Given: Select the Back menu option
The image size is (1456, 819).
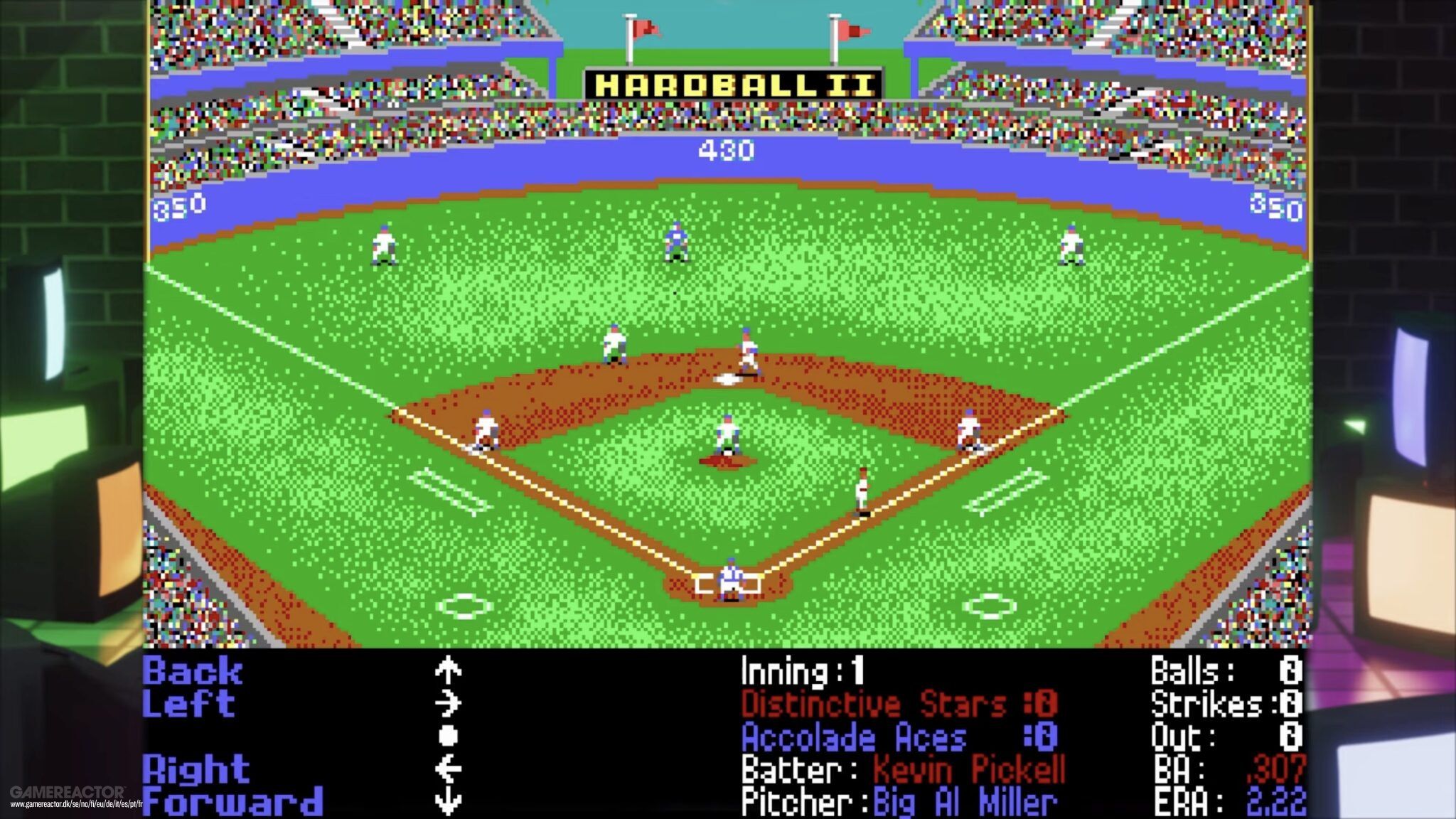Looking at the screenshot, I should (x=191, y=670).
